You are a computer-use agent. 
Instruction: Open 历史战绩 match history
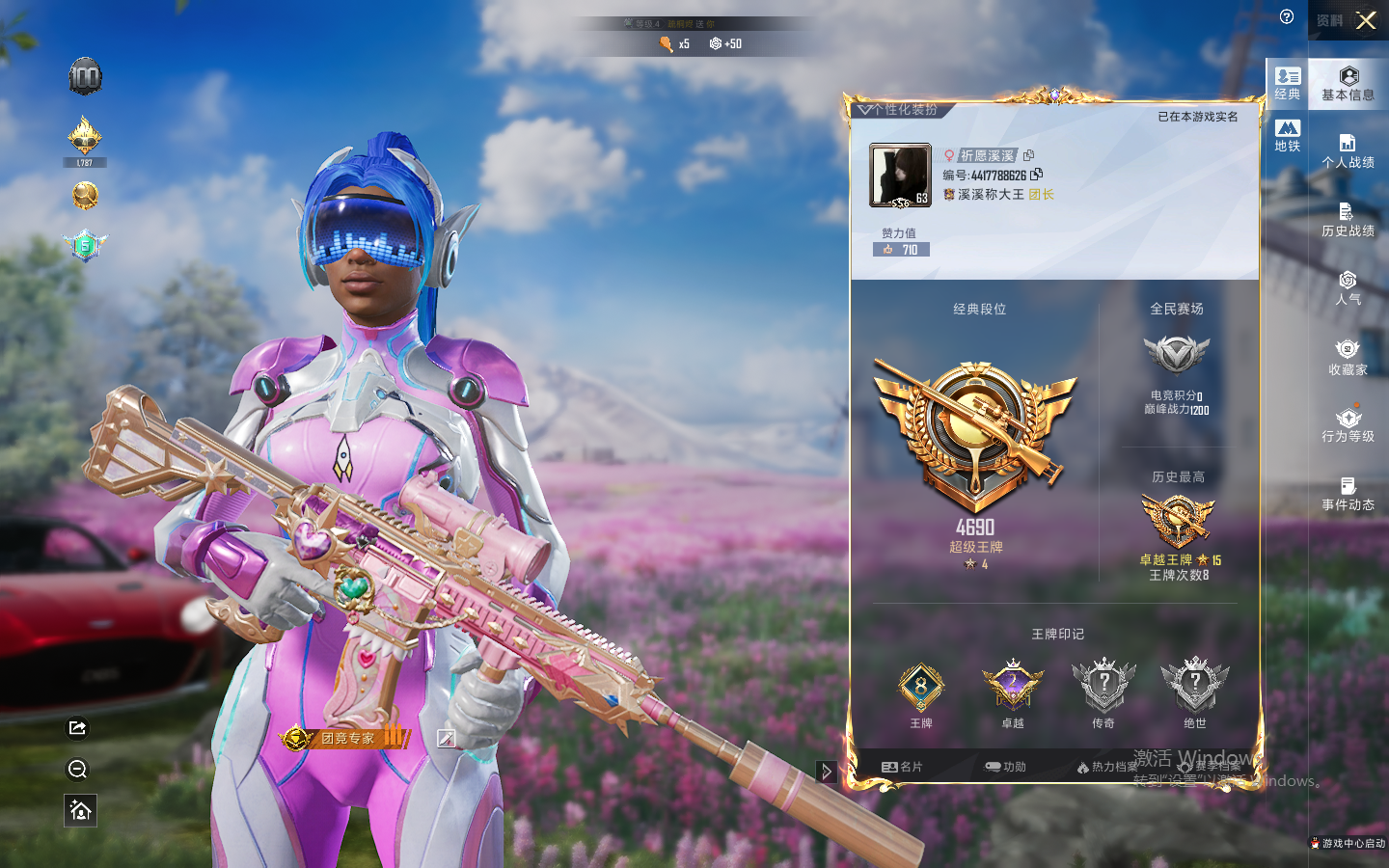click(1348, 220)
